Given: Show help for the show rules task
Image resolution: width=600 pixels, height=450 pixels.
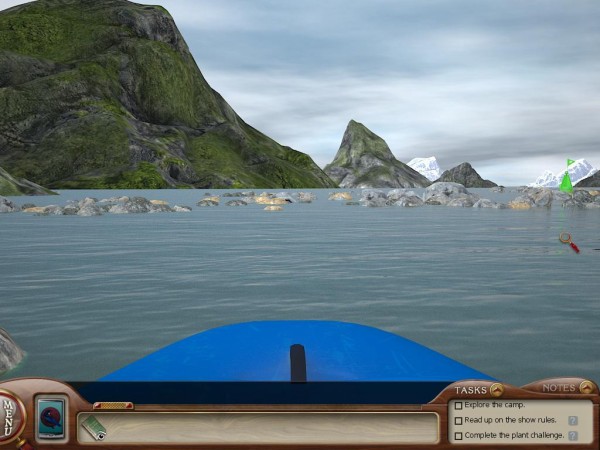Looking at the screenshot, I should pos(573,421).
